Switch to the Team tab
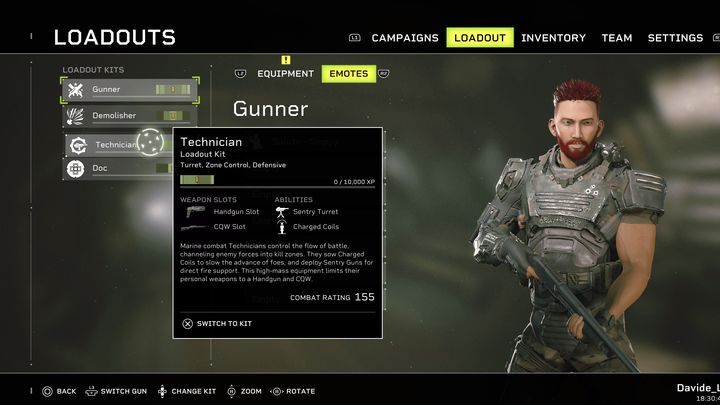 pos(616,38)
